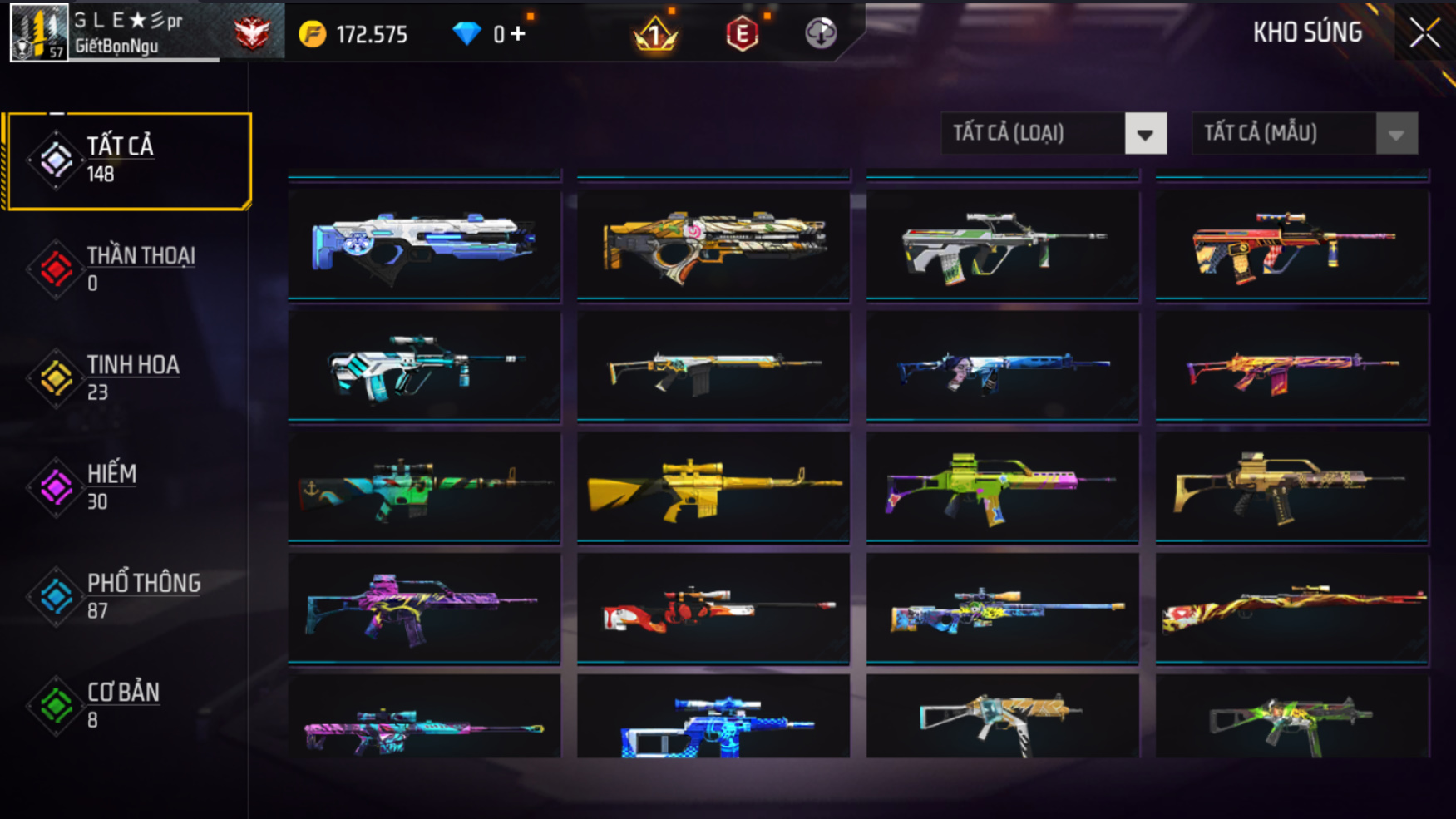Select the Tất Cả category tab
This screenshot has height=819, width=1456.
coord(129,160)
